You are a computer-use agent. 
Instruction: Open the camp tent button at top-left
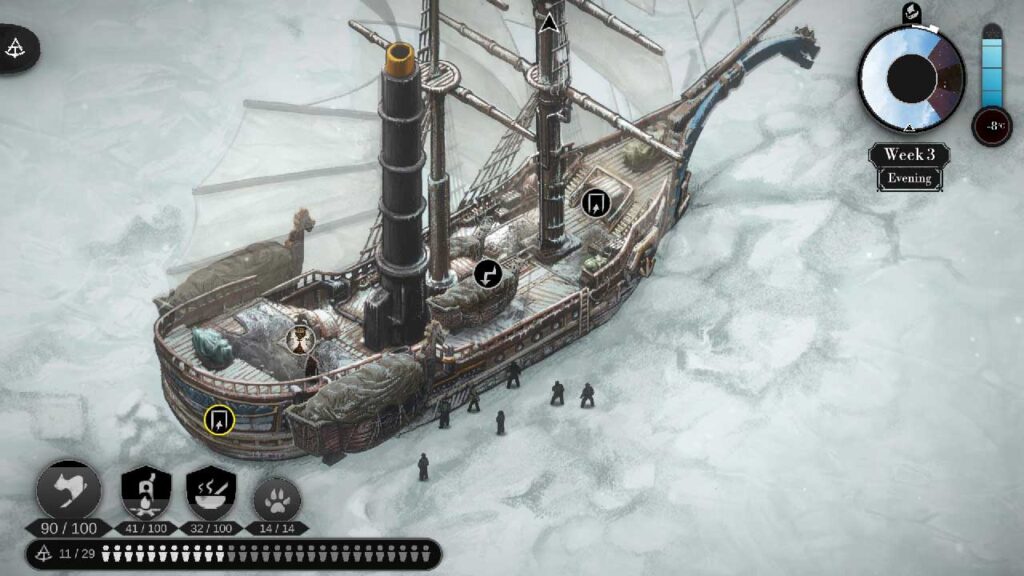pos(17,47)
